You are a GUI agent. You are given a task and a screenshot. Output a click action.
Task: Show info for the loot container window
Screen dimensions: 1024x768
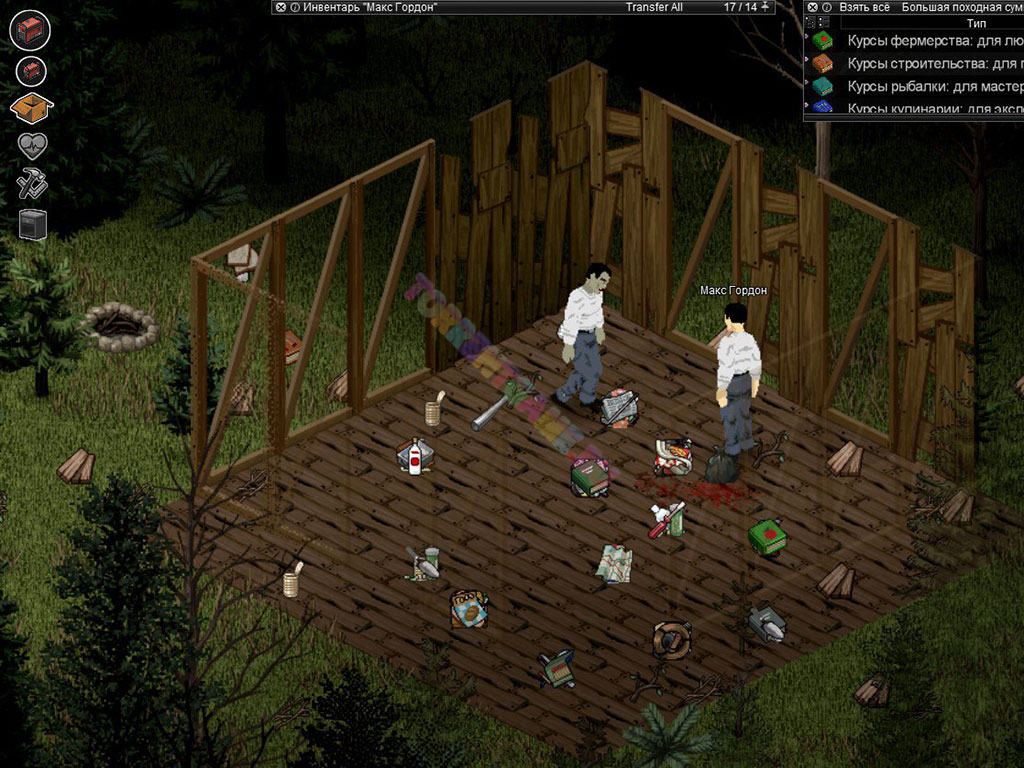[x=826, y=7]
